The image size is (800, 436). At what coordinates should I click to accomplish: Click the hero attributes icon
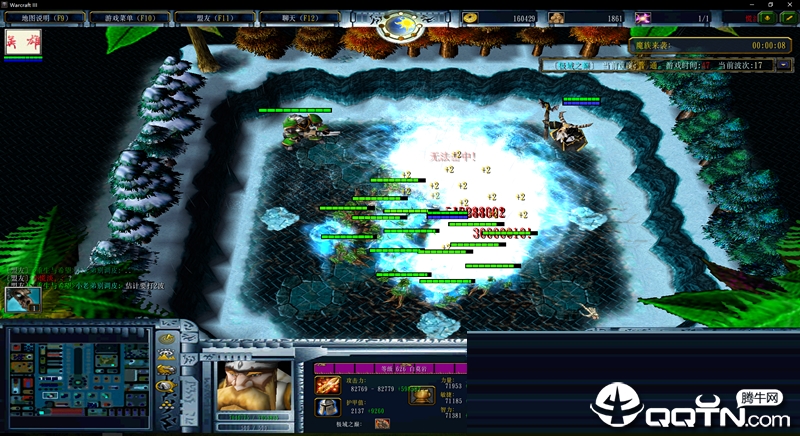point(421,395)
